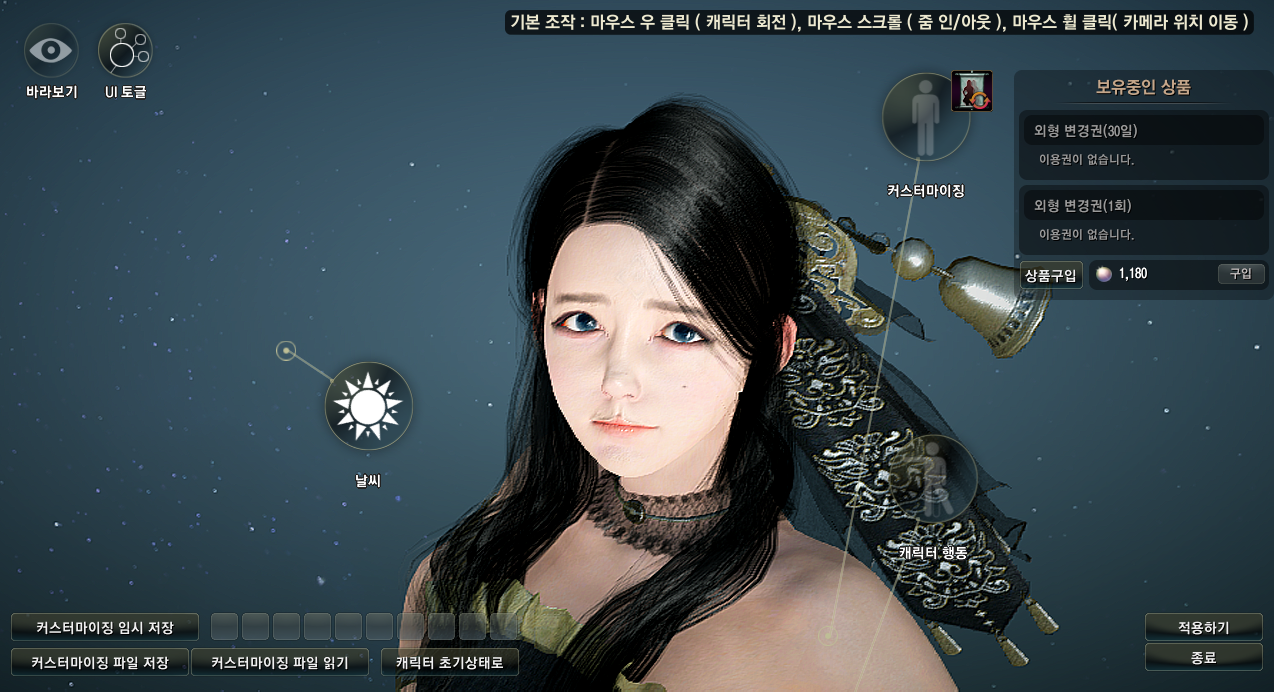The image size is (1274, 692).
Task: Open the 날씨 weather sun icon
Action: (368, 405)
